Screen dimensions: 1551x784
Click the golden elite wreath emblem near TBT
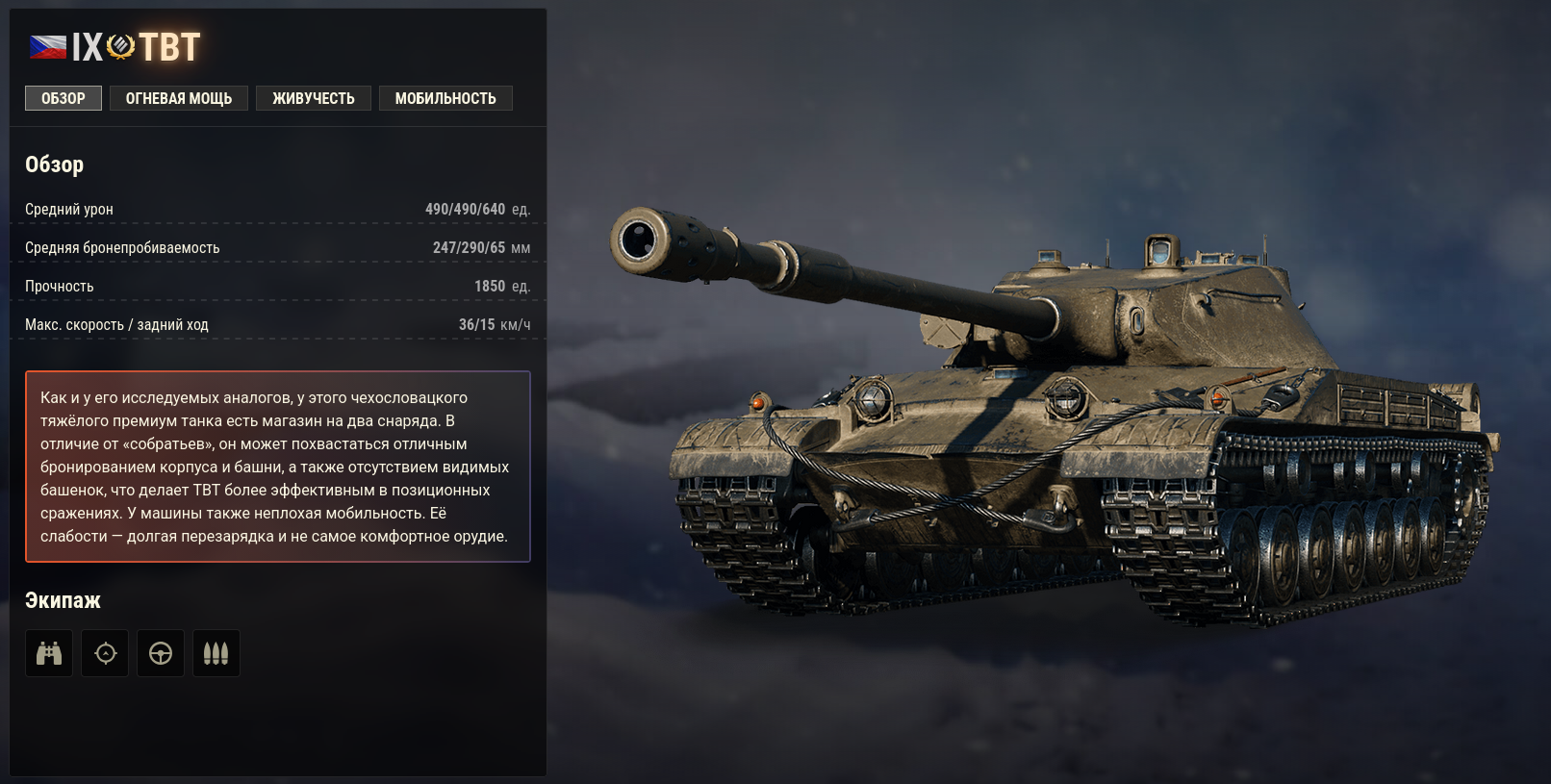coord(119,46)
